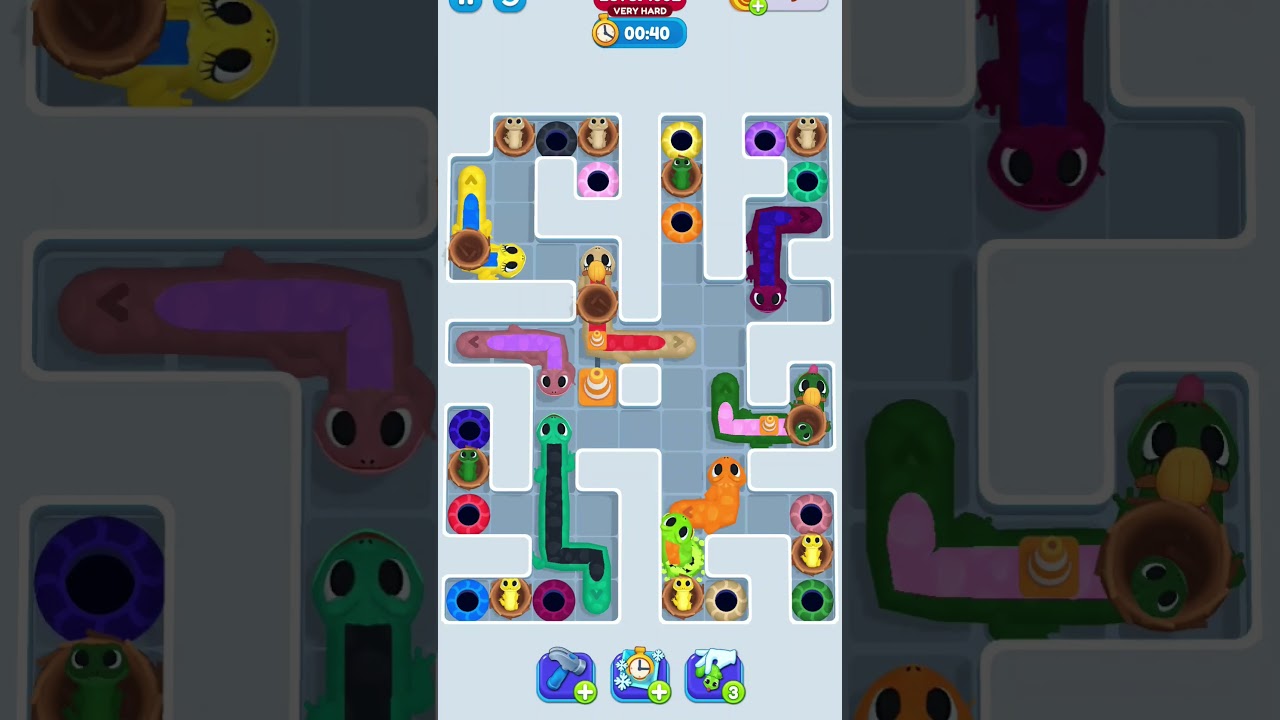
Task: Restart the current level
Action: tap(508, 3)
